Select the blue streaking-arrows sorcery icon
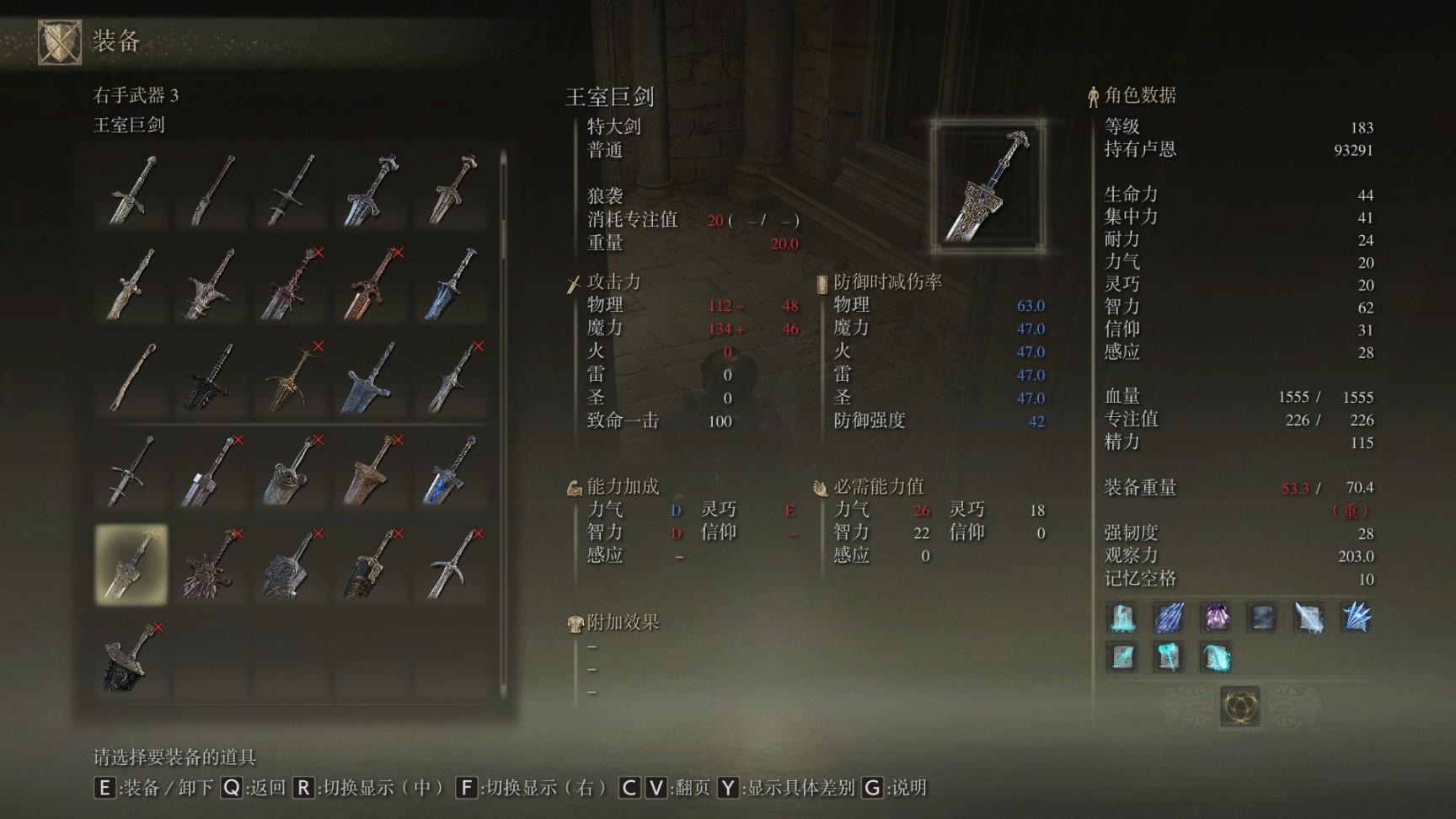1456x819 pixels. [x=1169, y=618]
